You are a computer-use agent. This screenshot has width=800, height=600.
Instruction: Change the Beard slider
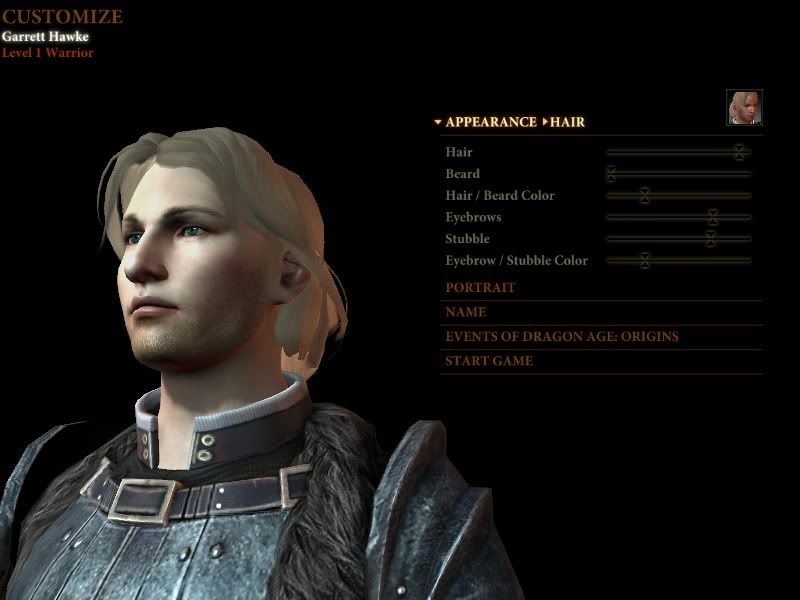(x=610, y=174)
